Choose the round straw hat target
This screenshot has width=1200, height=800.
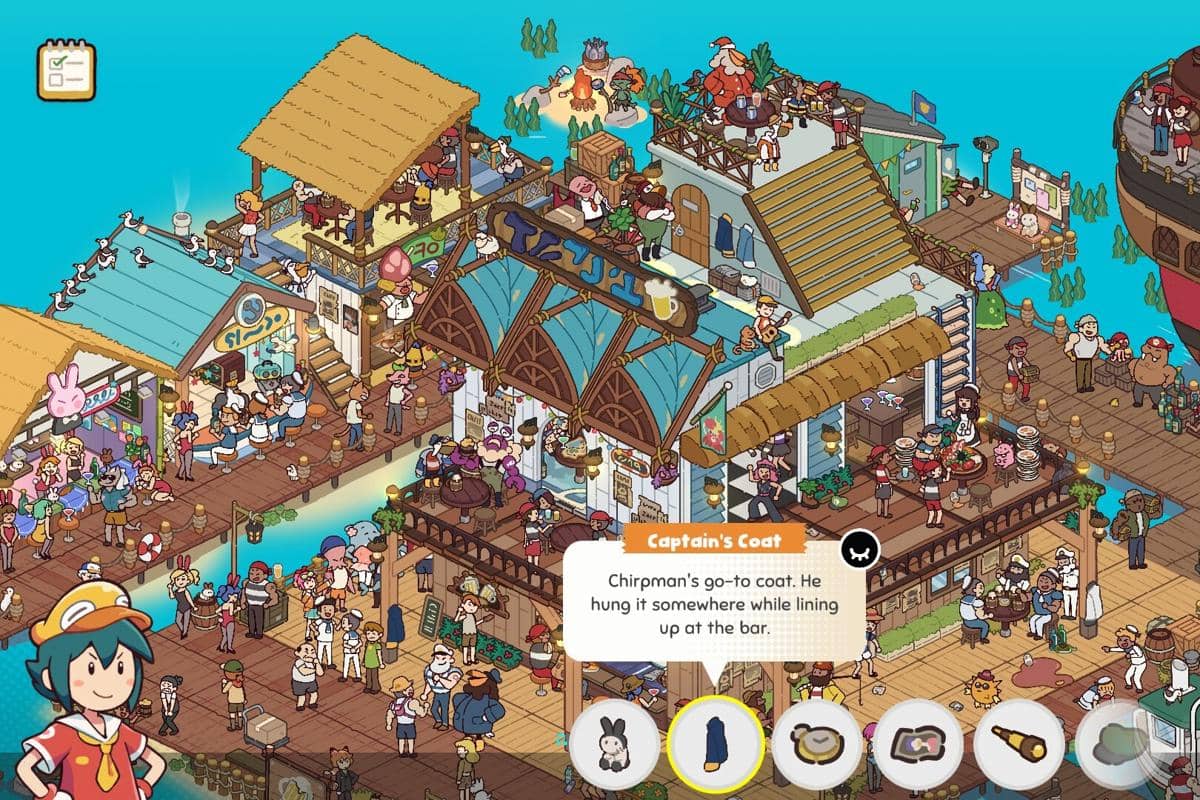pos(817,745)
